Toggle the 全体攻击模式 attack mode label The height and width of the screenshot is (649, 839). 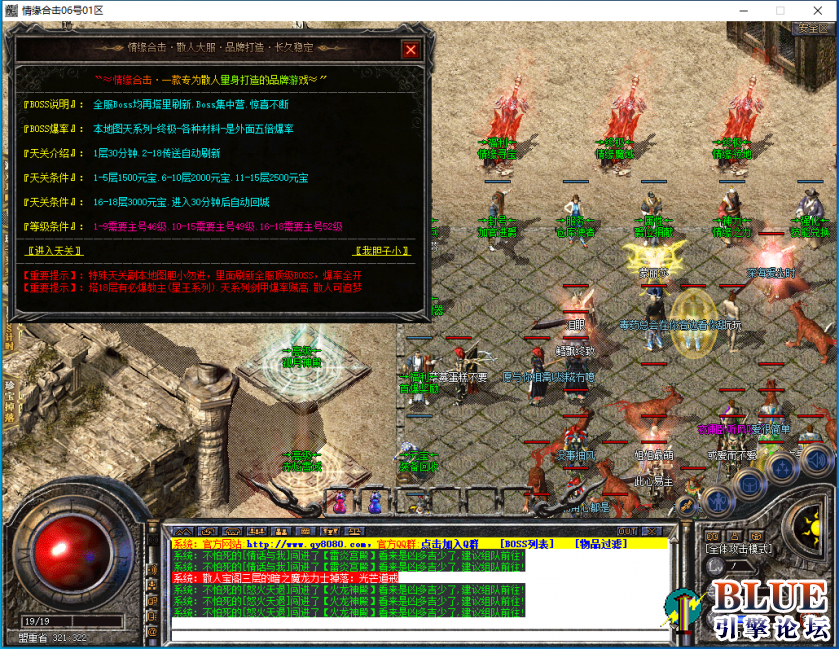click(738, 548)
